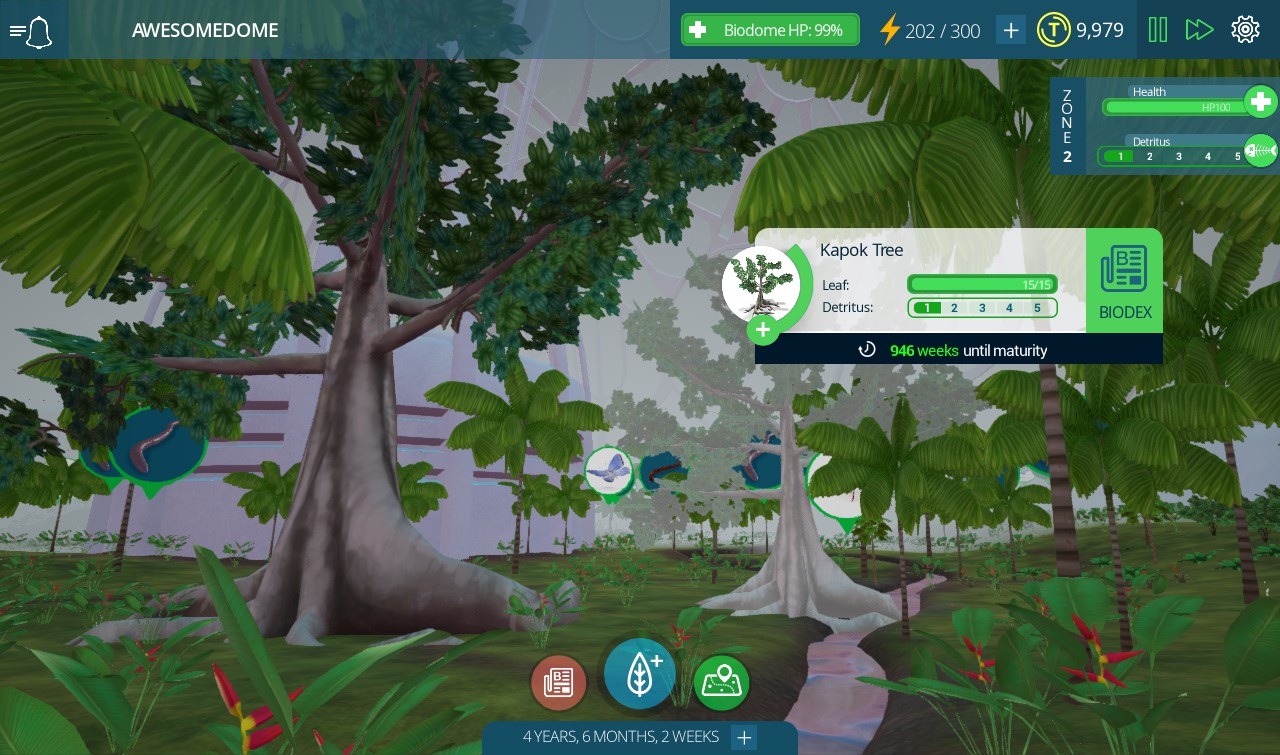Image resolution: width=1280 pixels, height=755 pixels.
Task: Open the red news journal button
Action: point(558,683)
